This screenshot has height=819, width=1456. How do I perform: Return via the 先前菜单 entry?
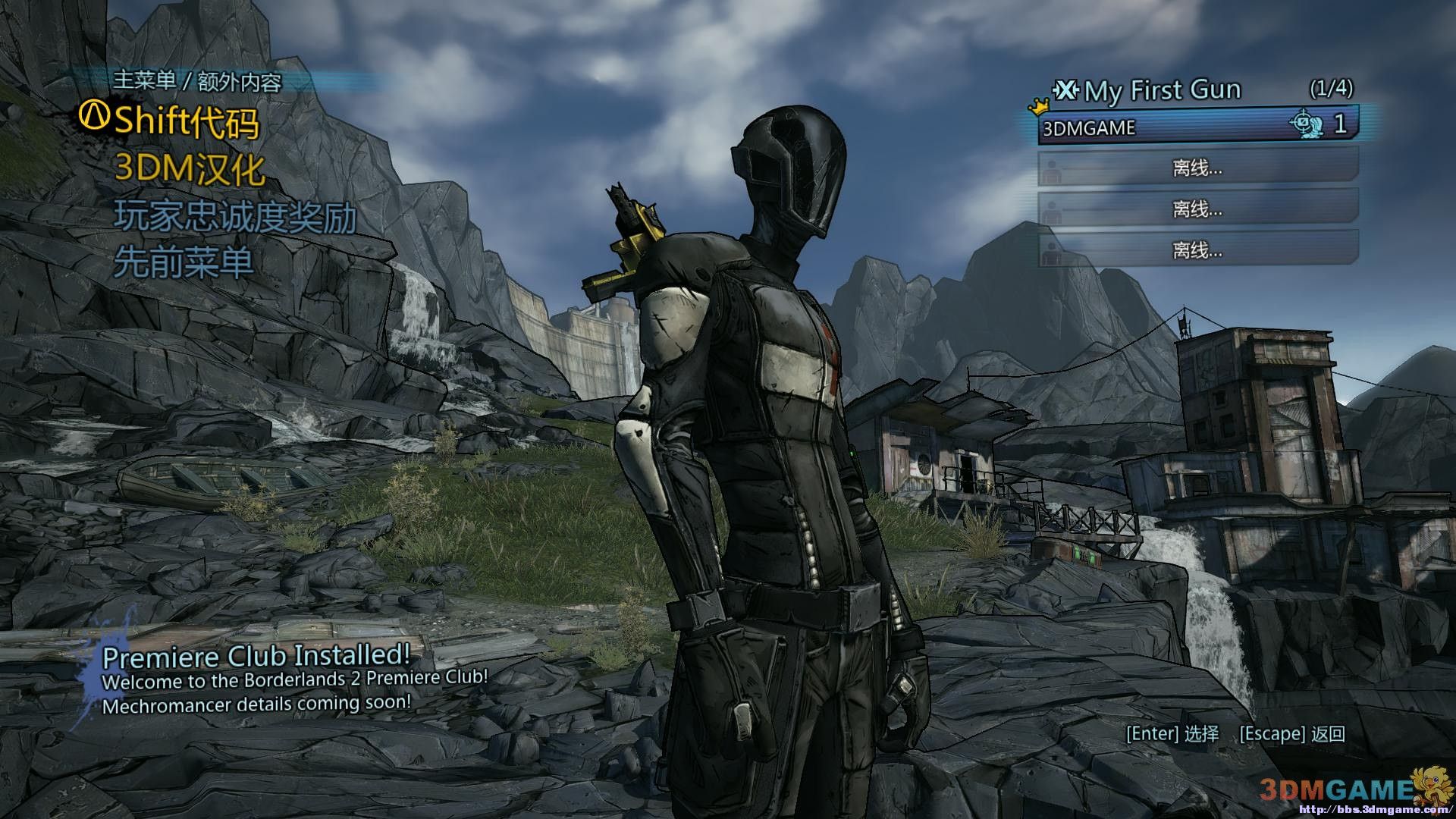[184, 263]
